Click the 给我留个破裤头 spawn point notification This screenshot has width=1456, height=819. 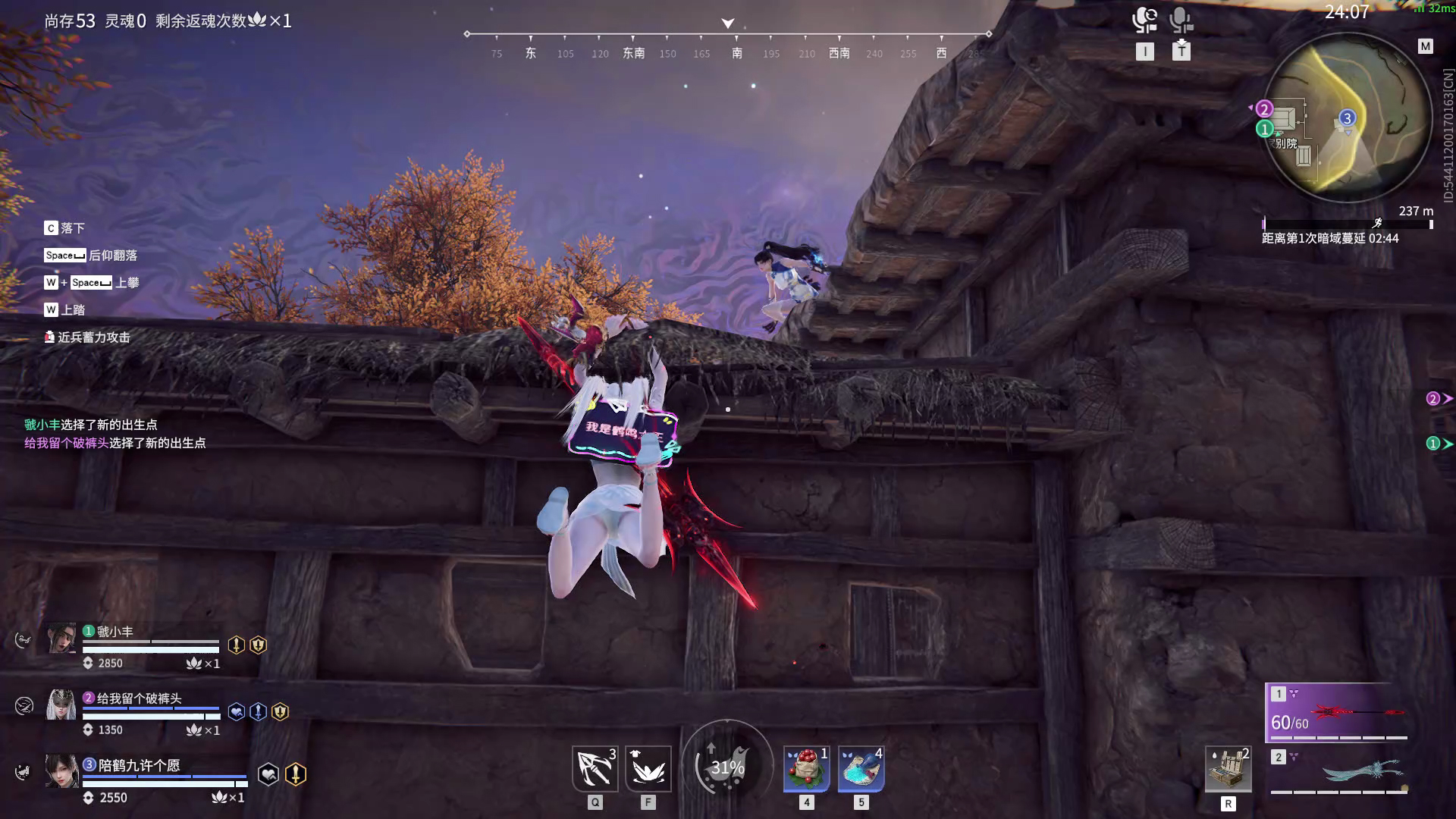click(114, 442)
